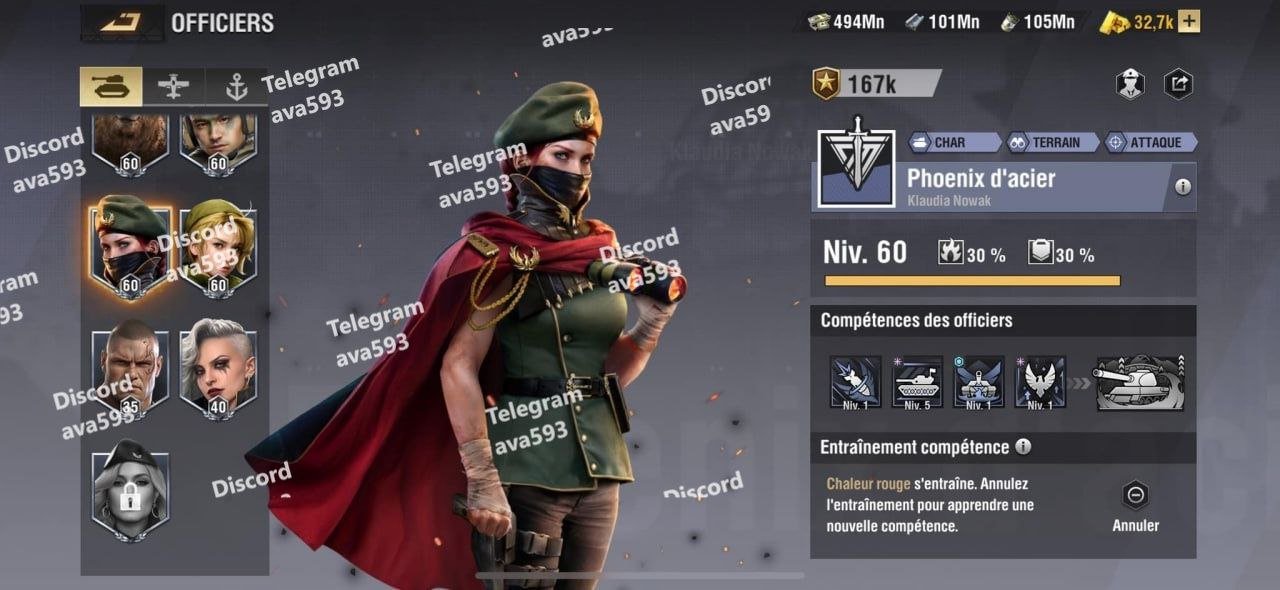Go back using the top-left arrow button
The image size is (1280, 590).
tap(122, 22)
